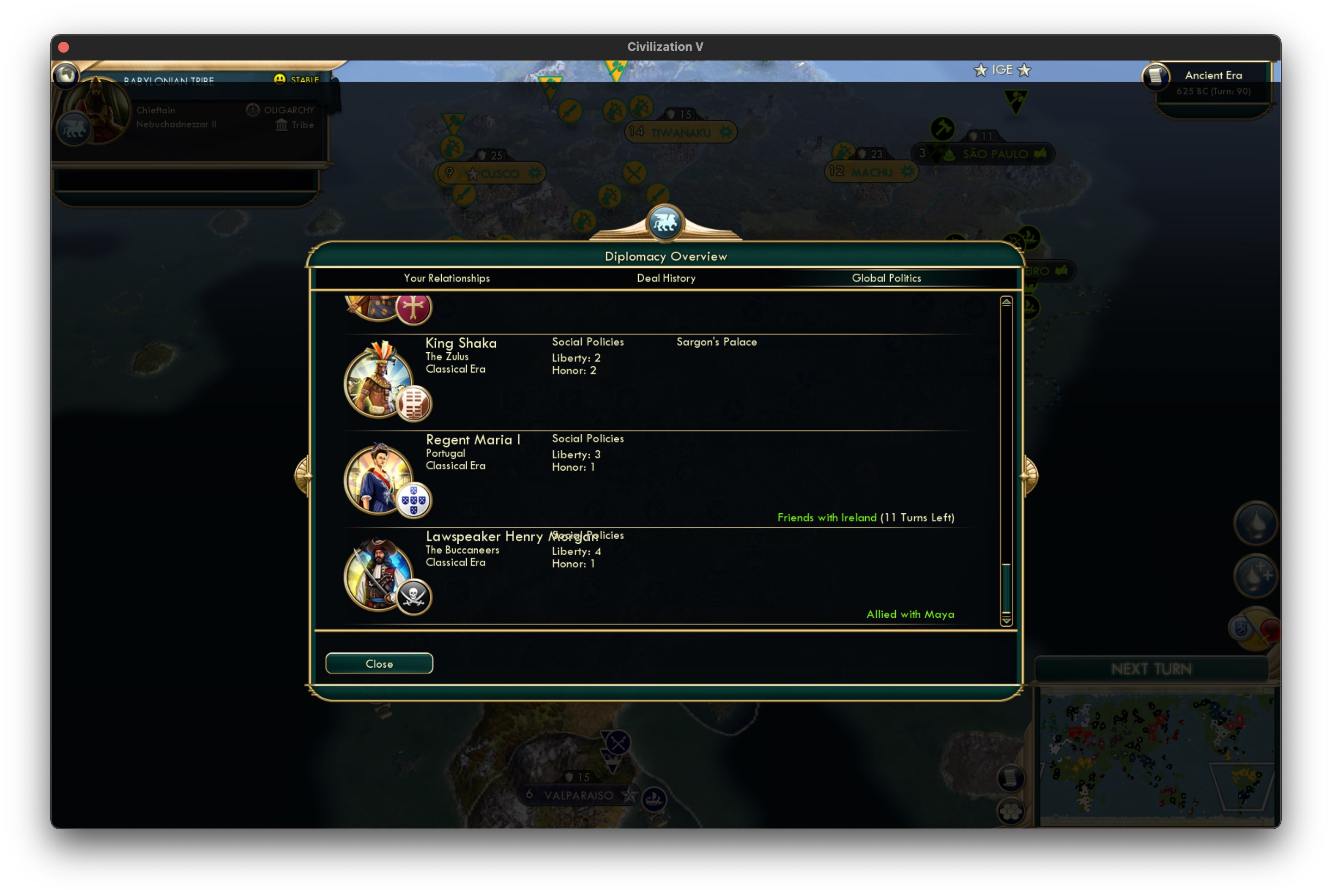Screen dimensions: 1332x896
Task: Click the Next Turn button
Action: [1151, 669]
